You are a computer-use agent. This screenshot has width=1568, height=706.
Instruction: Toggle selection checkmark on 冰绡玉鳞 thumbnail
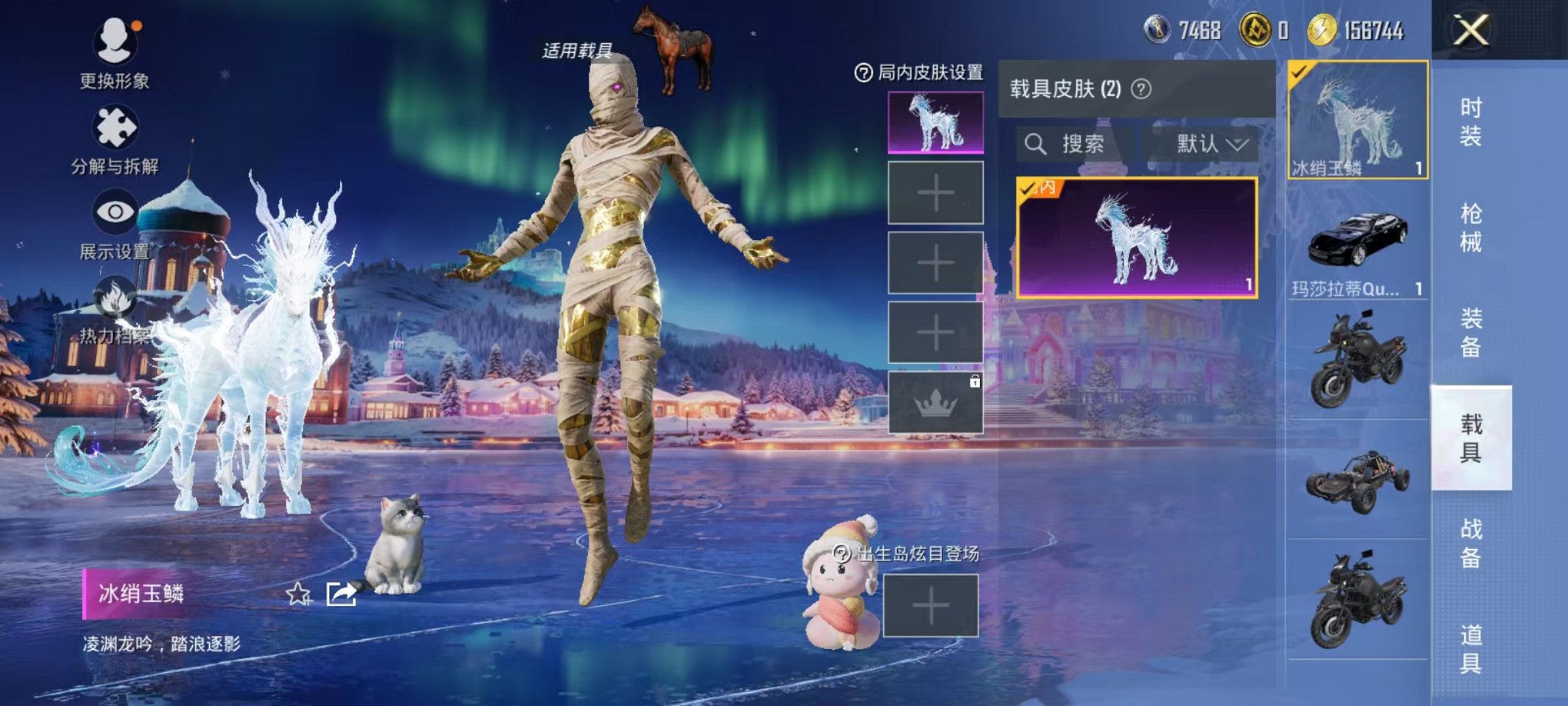[1301, 73]
